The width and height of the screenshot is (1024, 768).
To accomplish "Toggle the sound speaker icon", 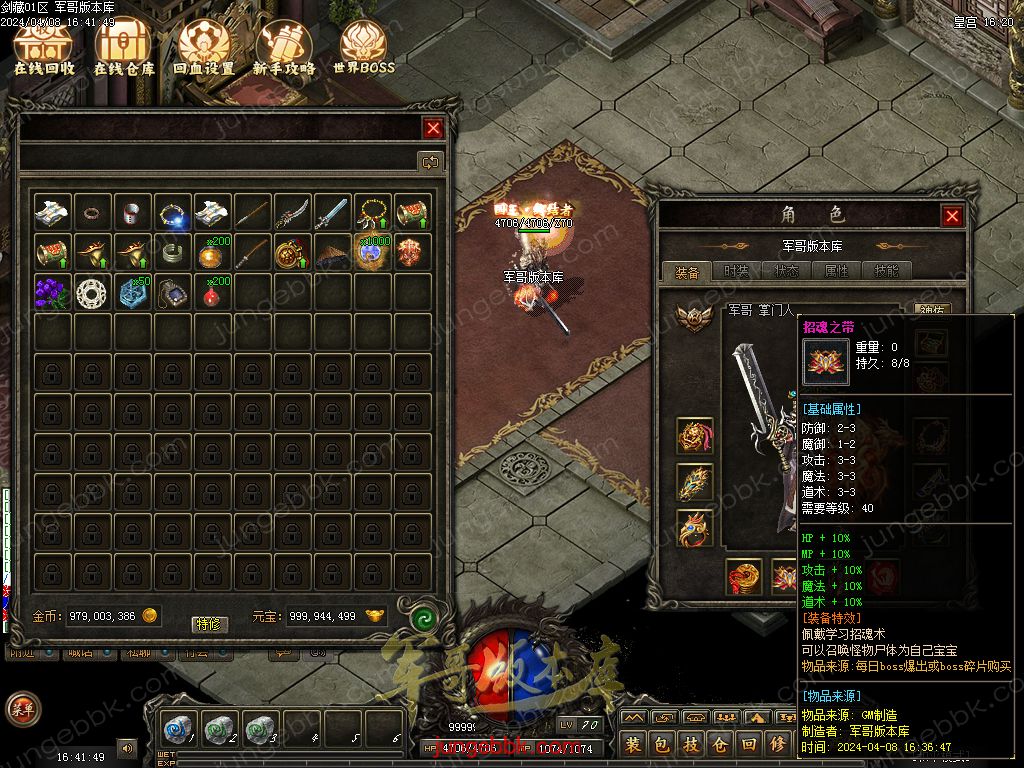I will pos(127,747).
